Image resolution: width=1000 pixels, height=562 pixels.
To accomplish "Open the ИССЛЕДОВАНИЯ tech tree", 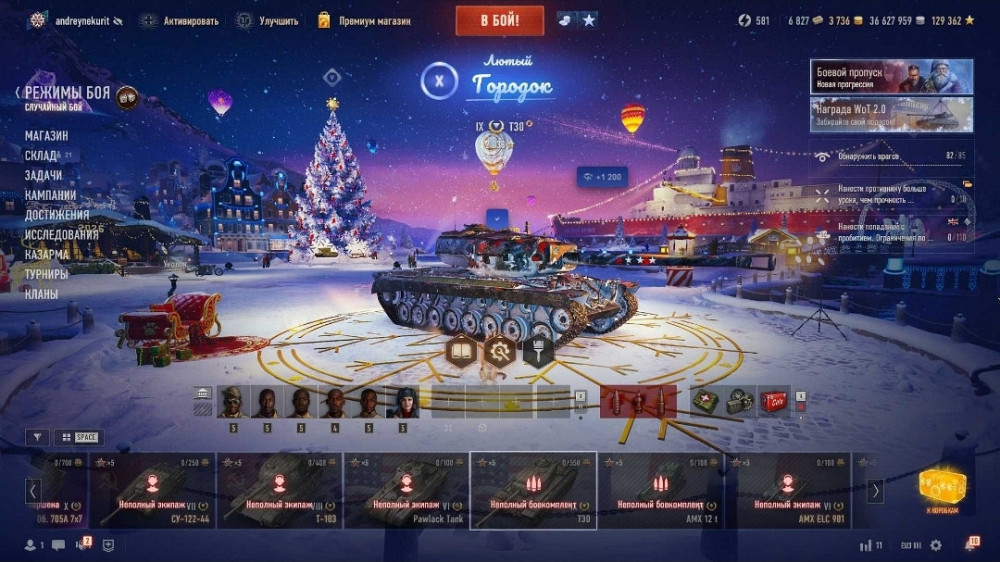I will [x=61, y=235].
